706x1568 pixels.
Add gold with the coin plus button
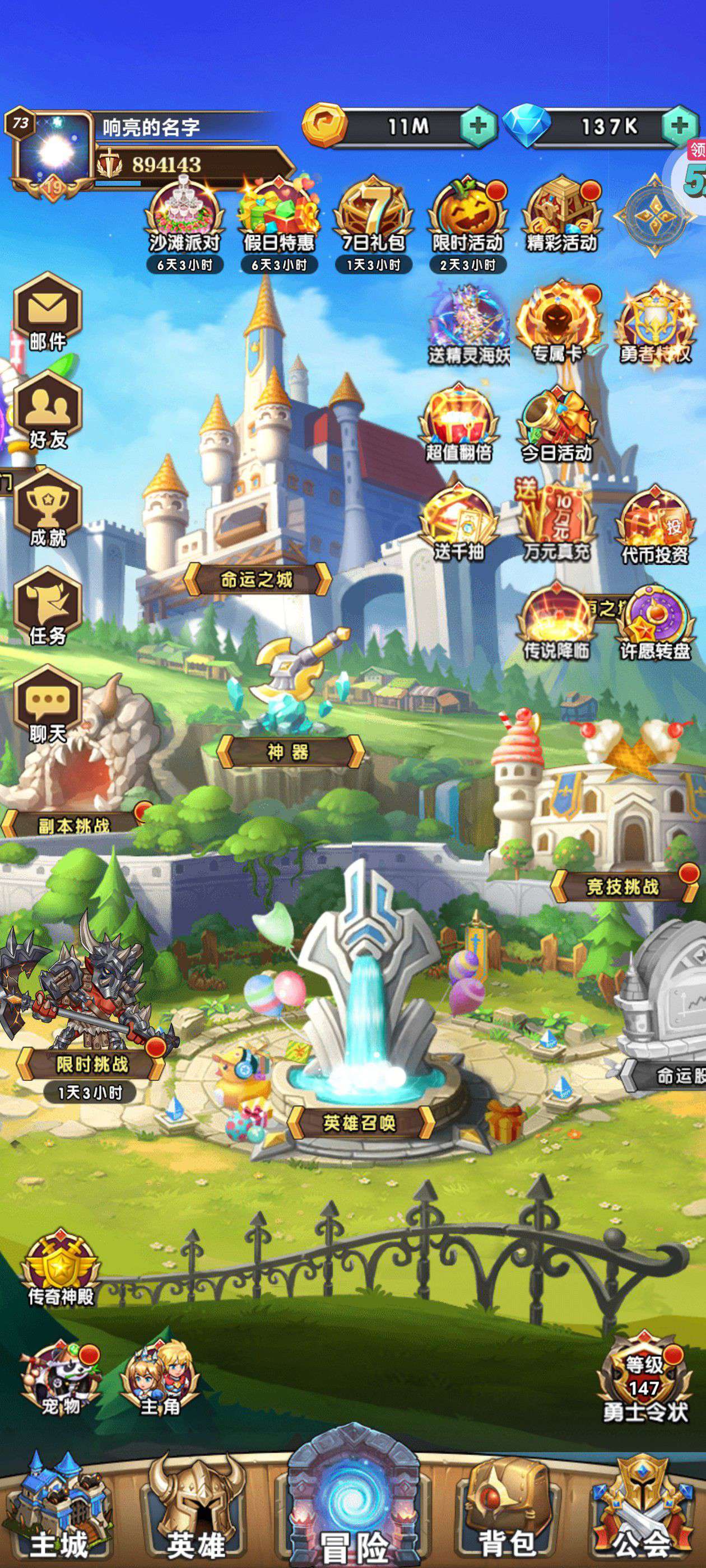click(479, 127)
